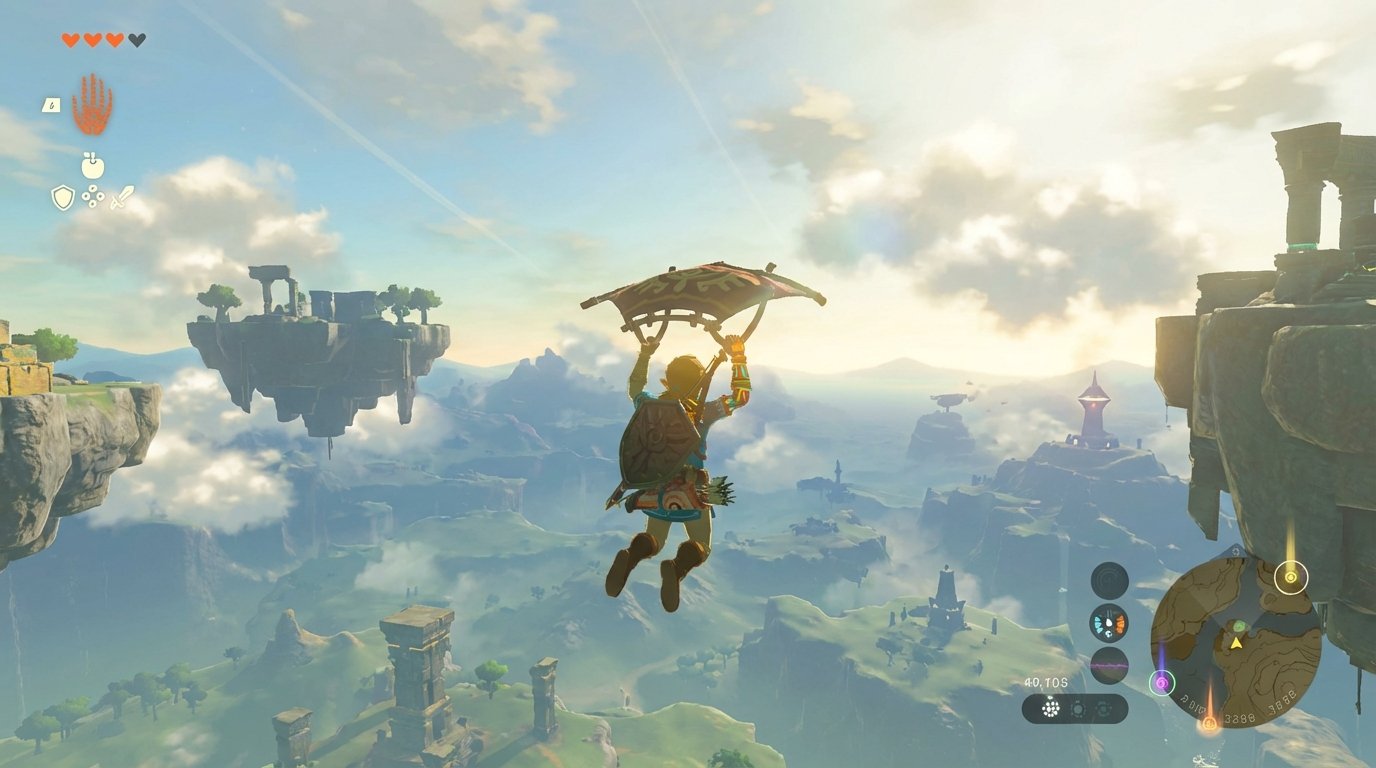The height and width of the screenshot is (768, 1376).
Task: Click the temperature gauge dial
Action: [x=1108, y=625]
